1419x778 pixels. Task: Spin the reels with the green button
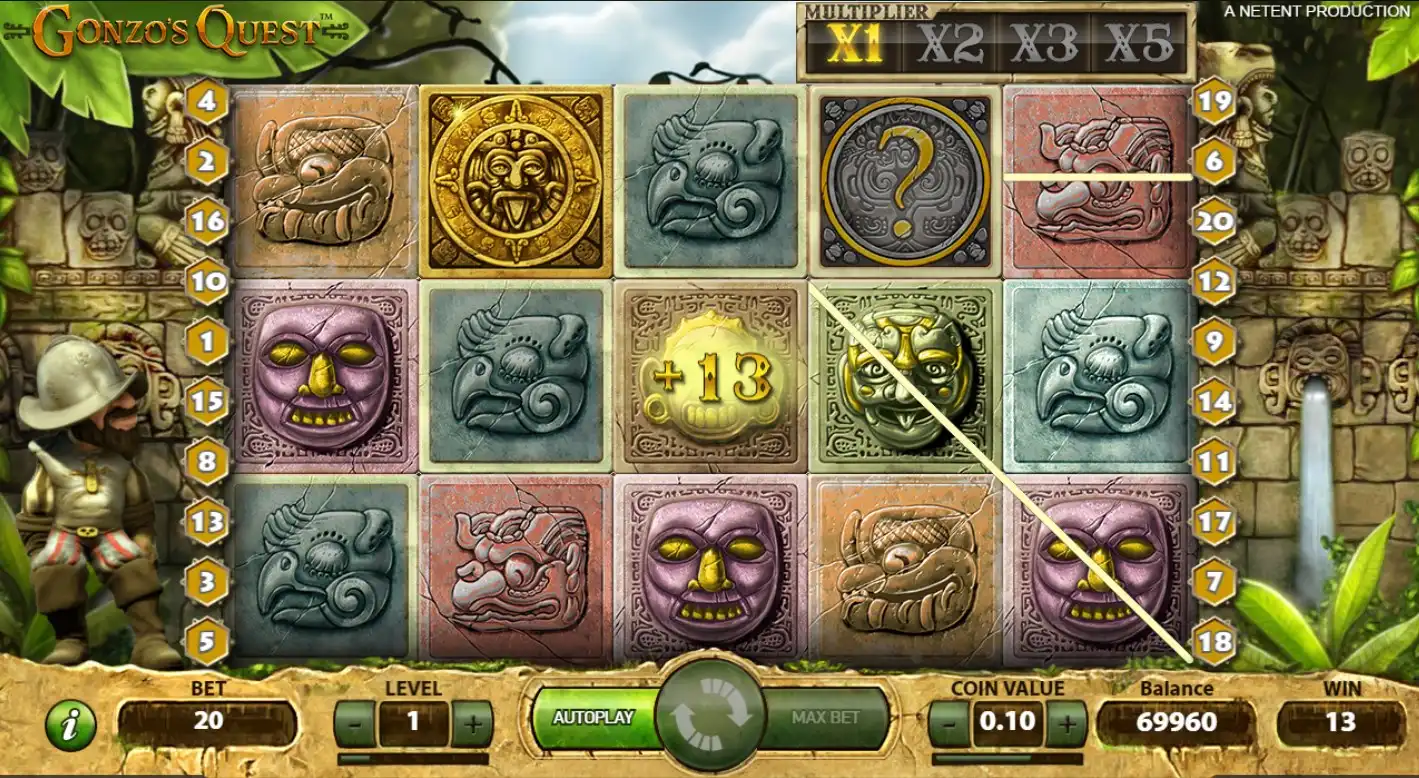coord(710,718)
